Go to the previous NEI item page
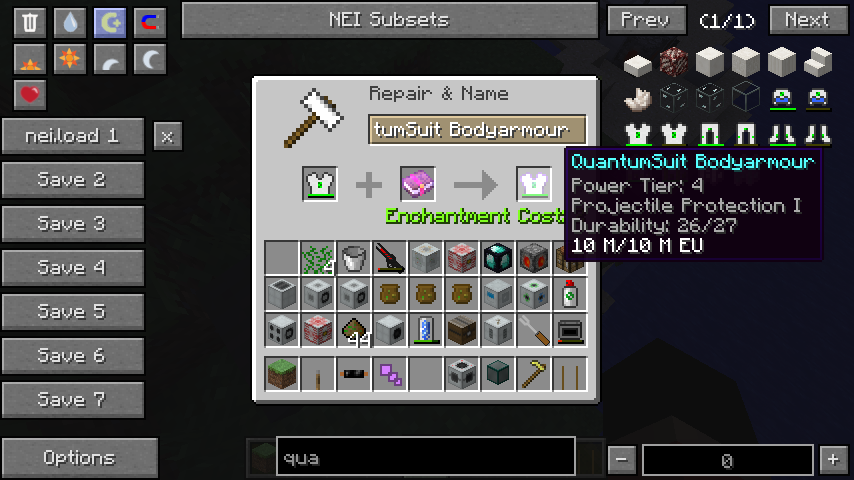854x480 pixels. click(646, 20)
